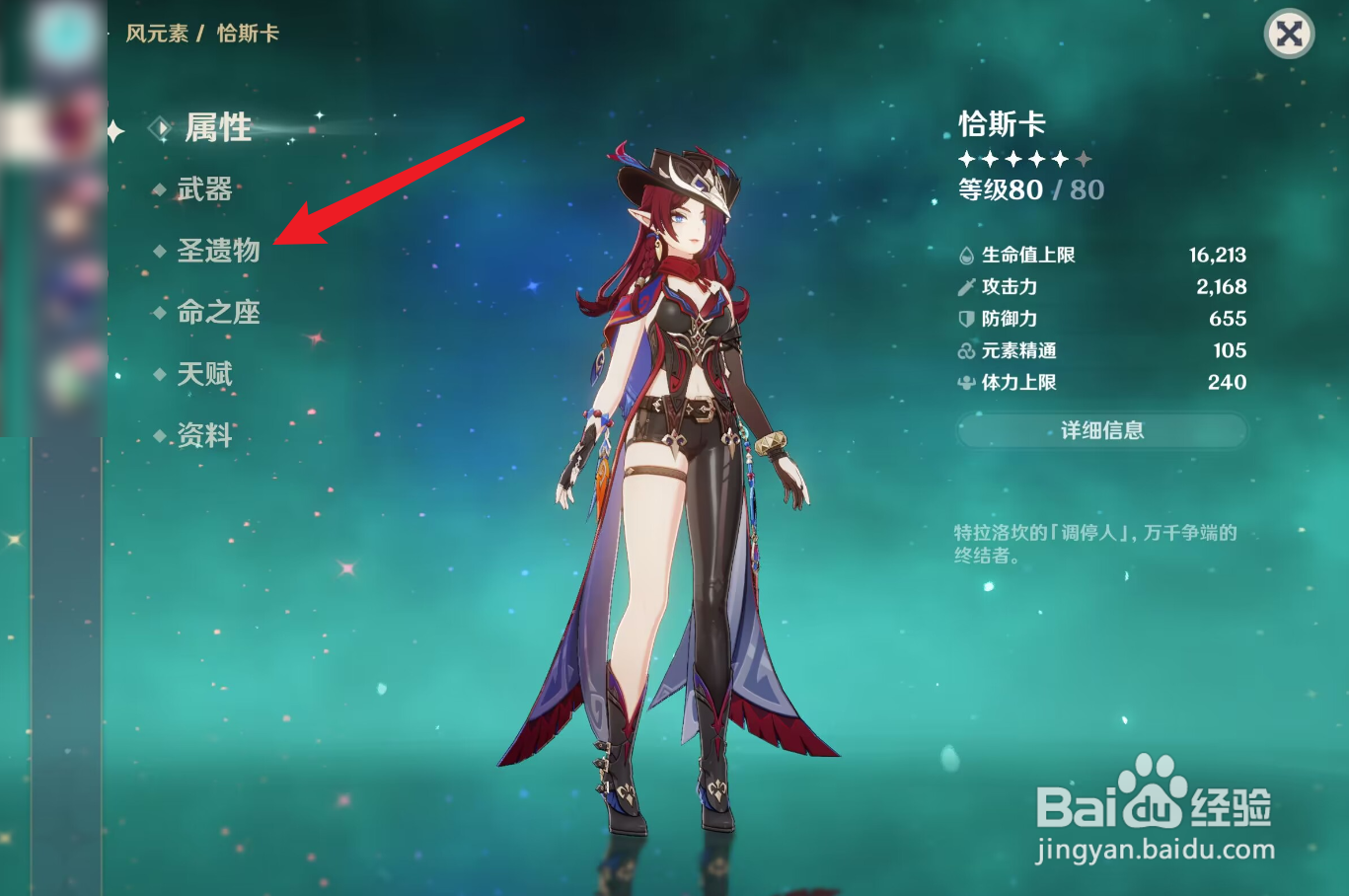
Task: Click the 风元素 breadcrumb text
Action: click(x=155, y=33)
